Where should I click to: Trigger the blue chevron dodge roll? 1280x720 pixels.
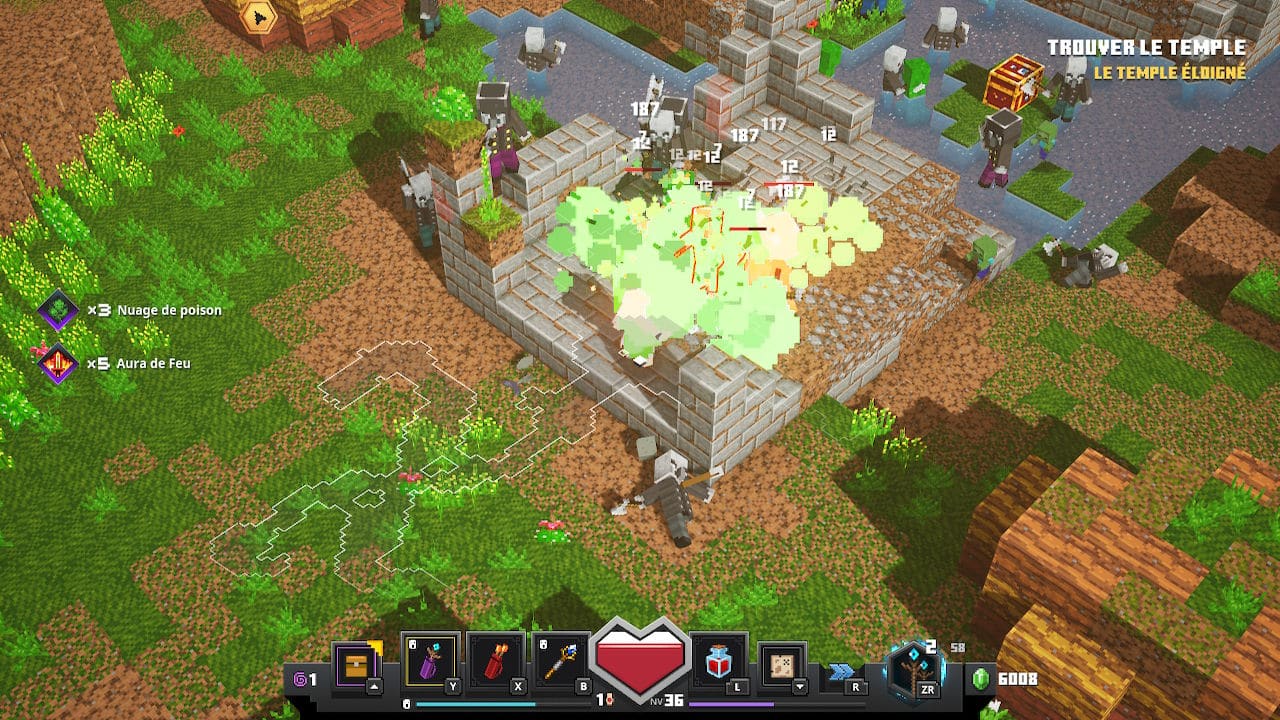tap(842, 671)
